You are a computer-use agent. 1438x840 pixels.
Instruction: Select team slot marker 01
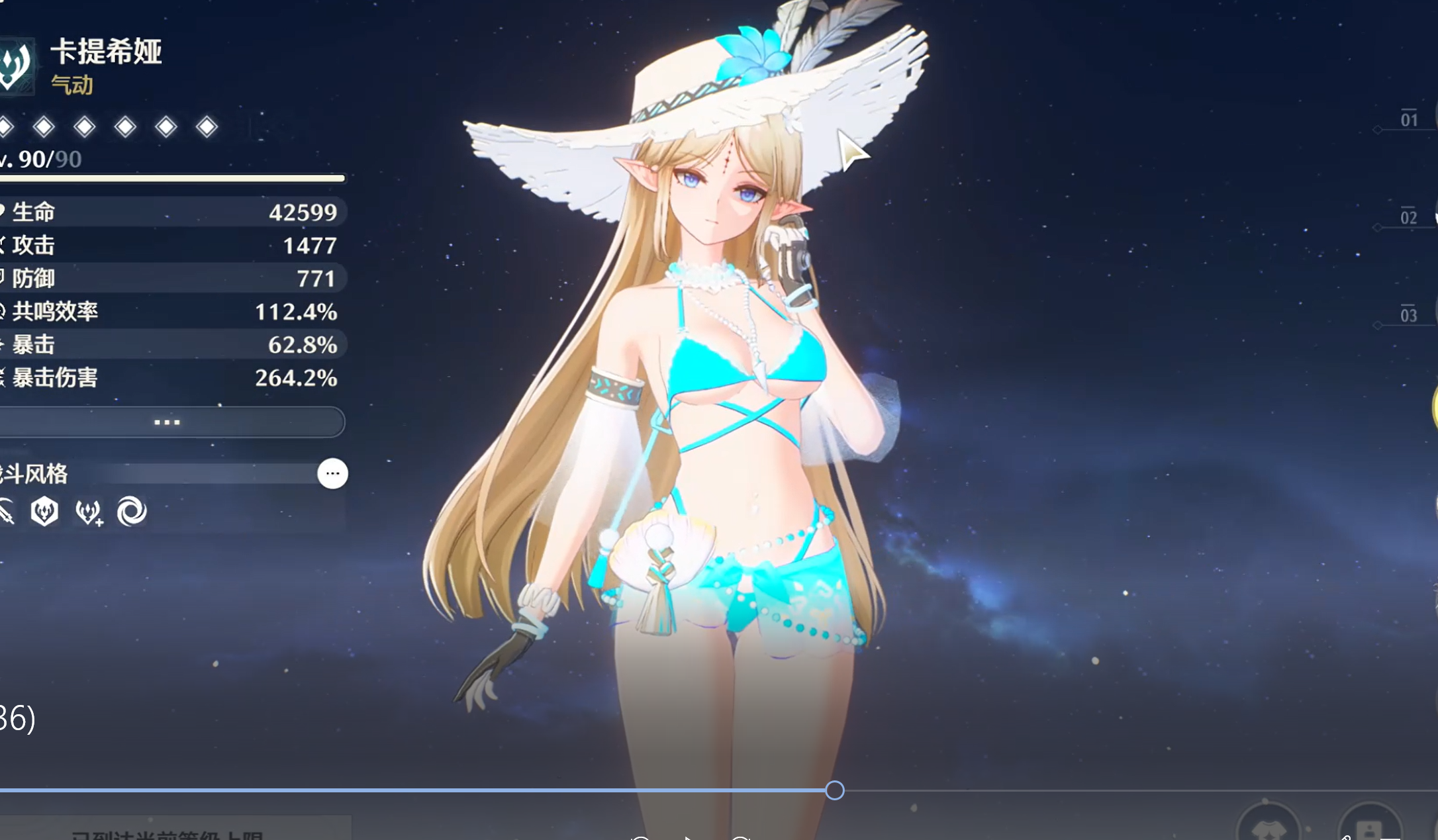(x=1409, y=120)
